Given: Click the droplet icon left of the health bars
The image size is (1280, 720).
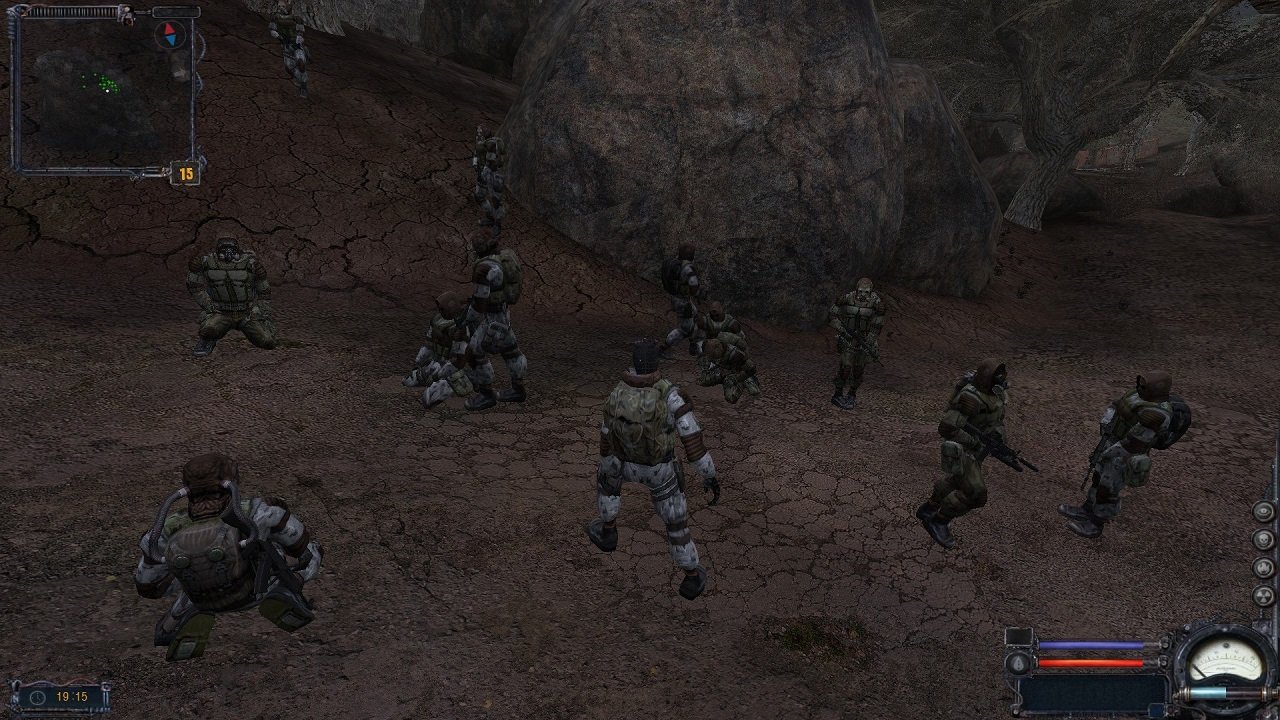Looking at the screenshot, I should 1019,663.
